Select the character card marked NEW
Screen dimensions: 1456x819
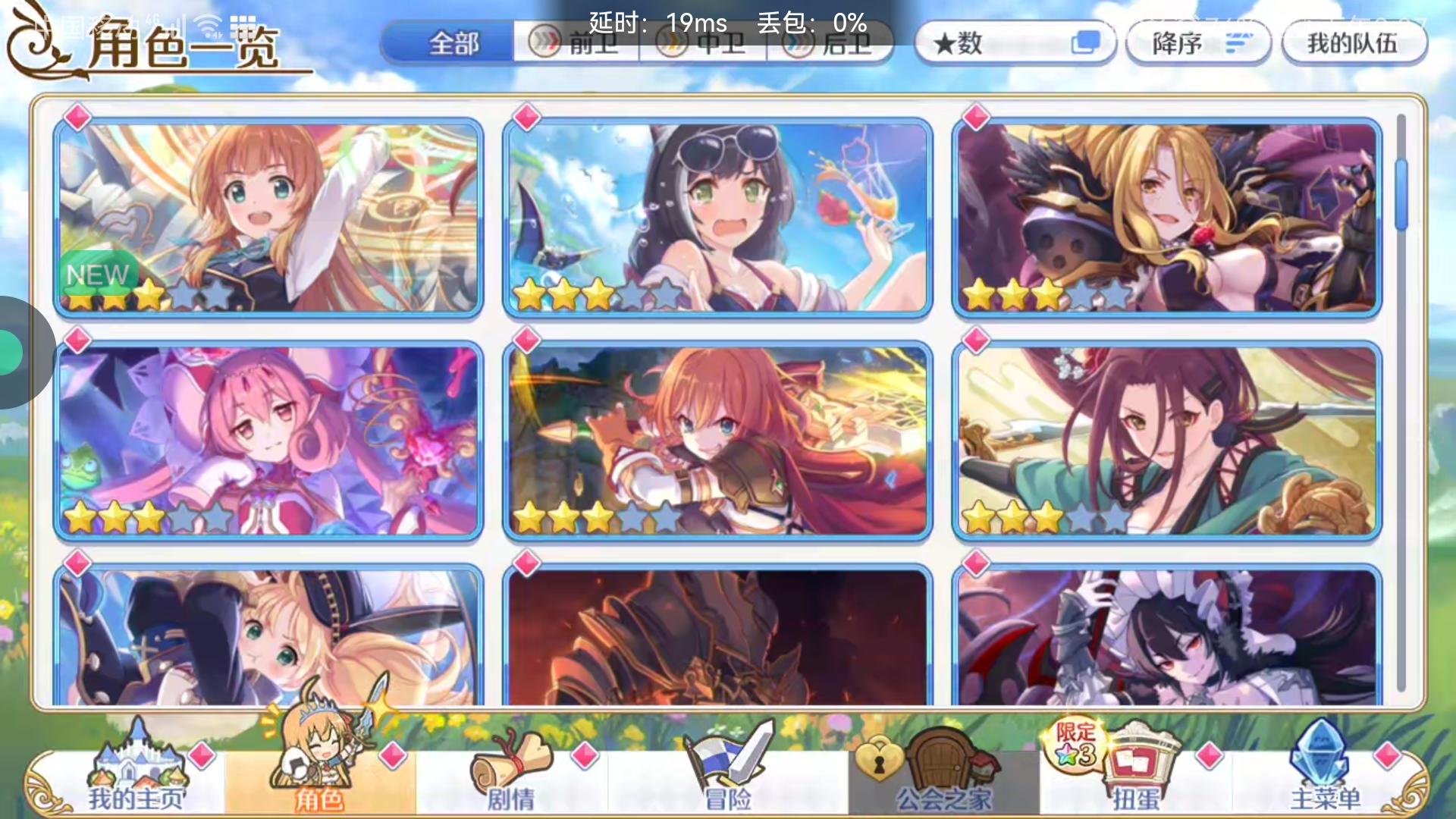269,215
